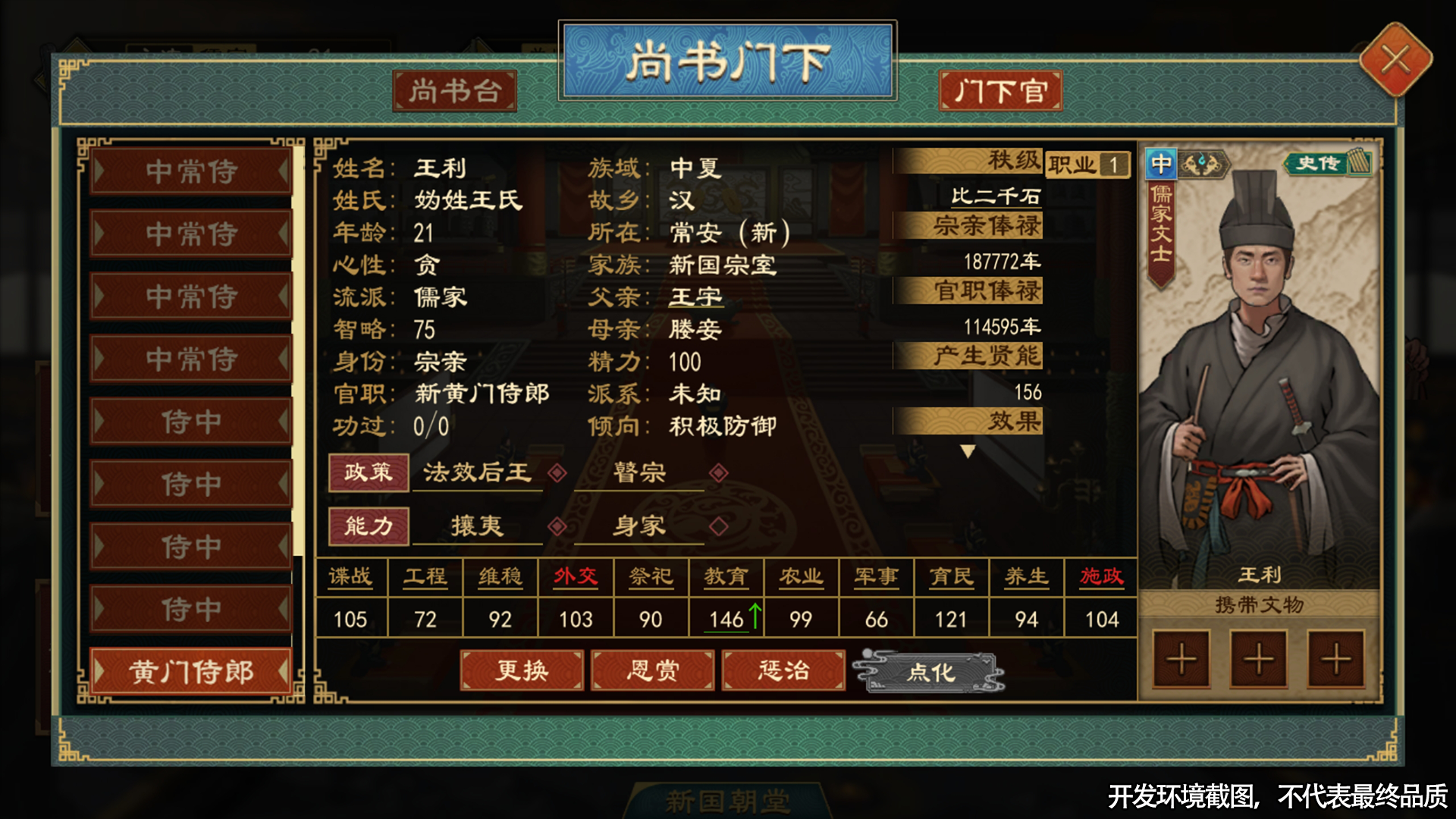Select the red 政策 label

[x=369, y=472]
